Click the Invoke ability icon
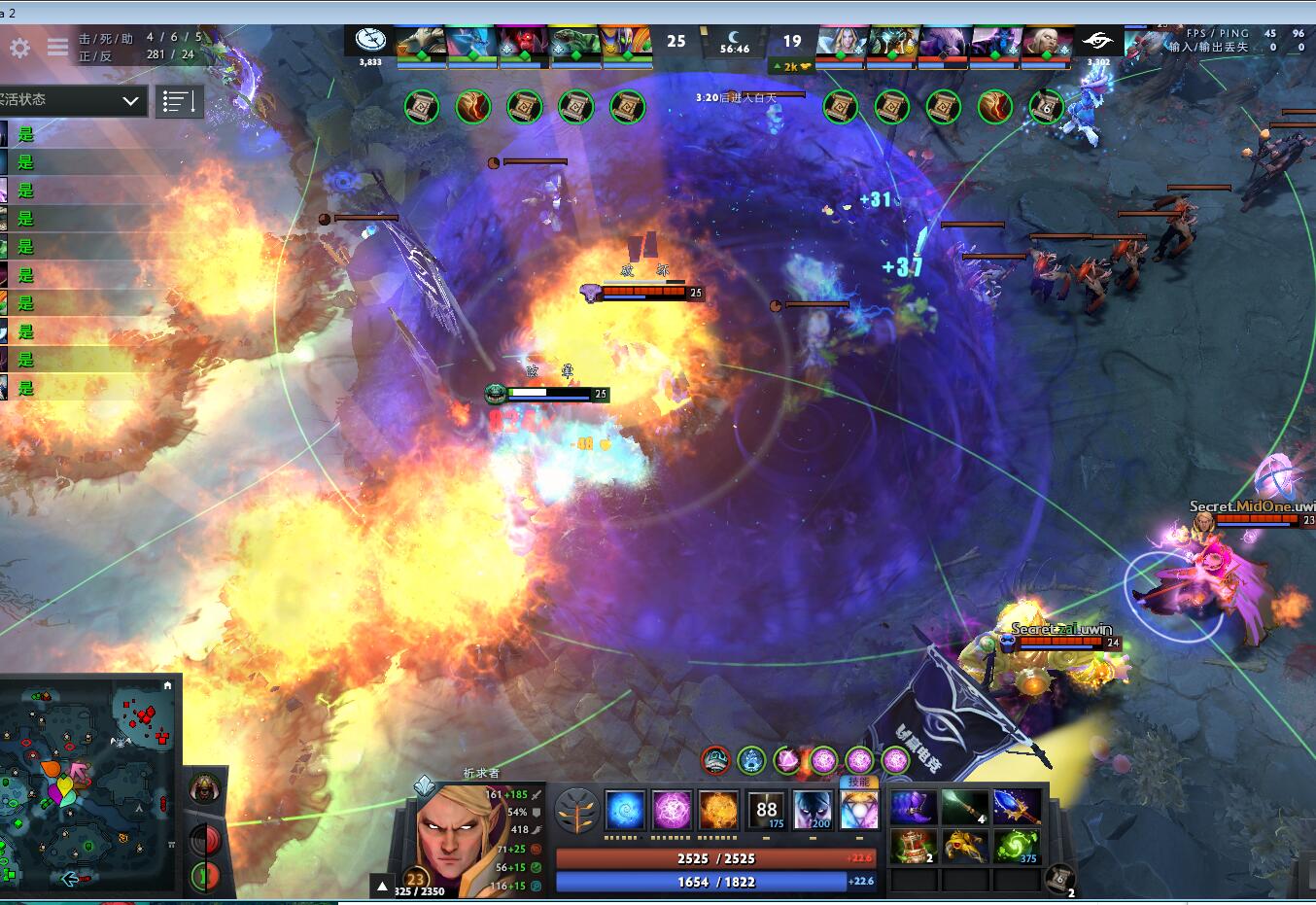The width and height of the screenshot is (1316, 905). point(859,810)
